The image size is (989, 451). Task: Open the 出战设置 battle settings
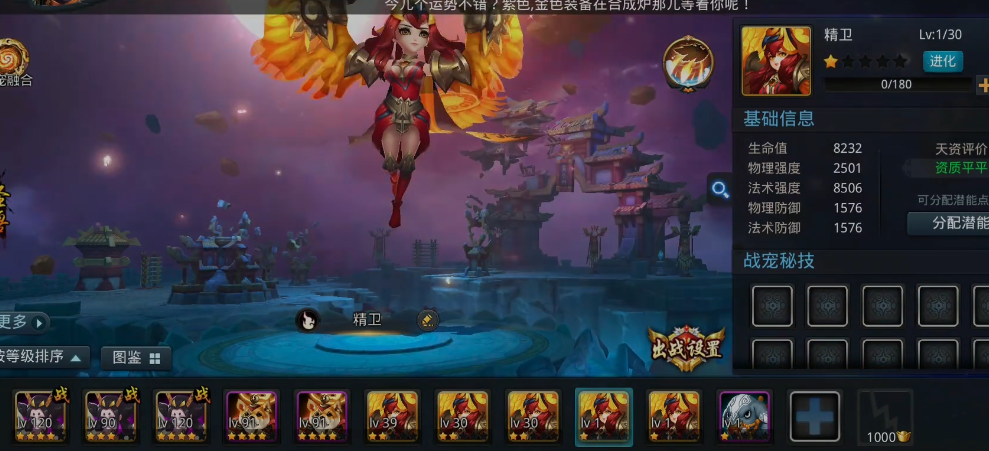(686, 349)
